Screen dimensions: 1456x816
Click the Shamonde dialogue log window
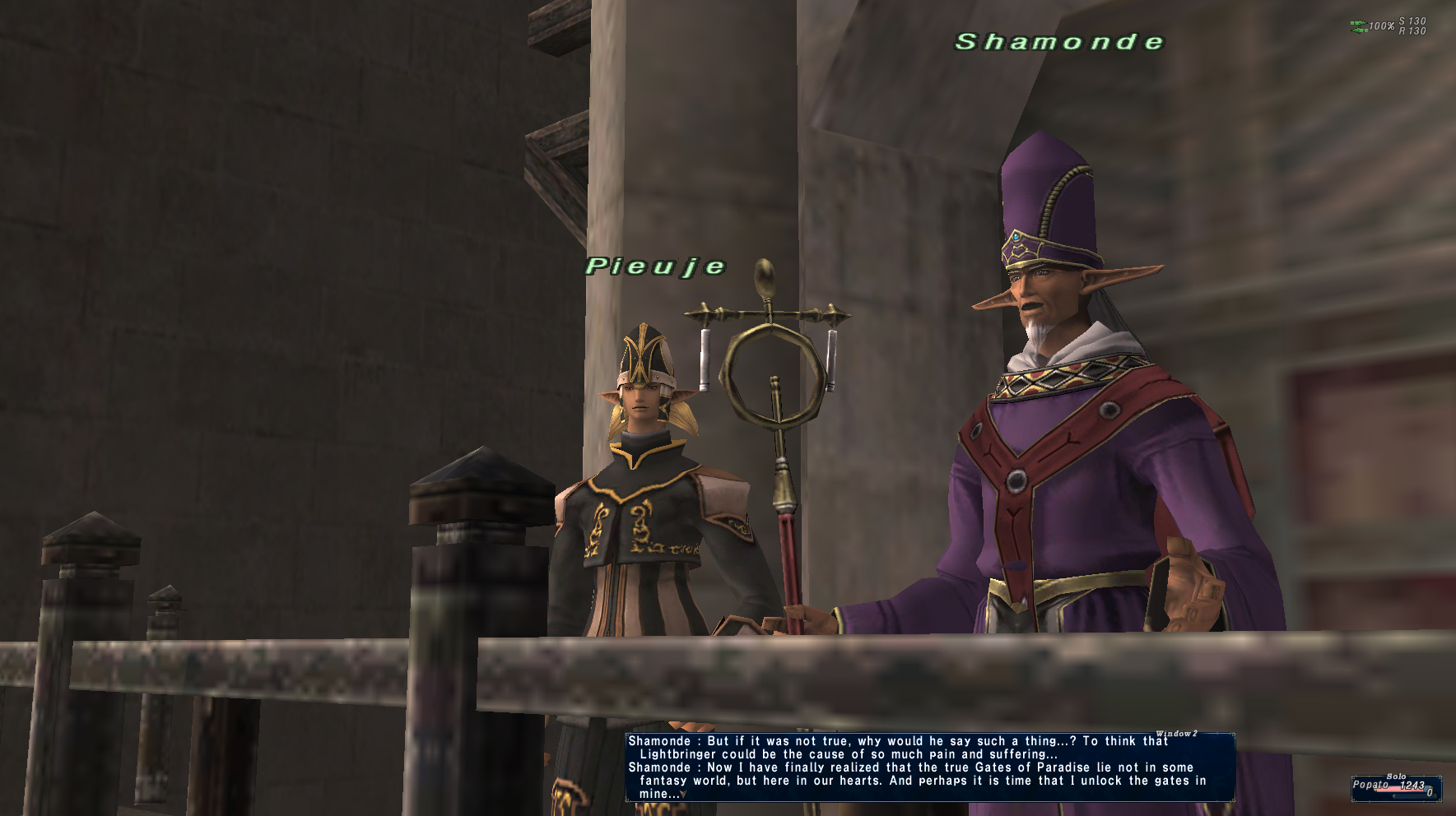pos(929,767)
